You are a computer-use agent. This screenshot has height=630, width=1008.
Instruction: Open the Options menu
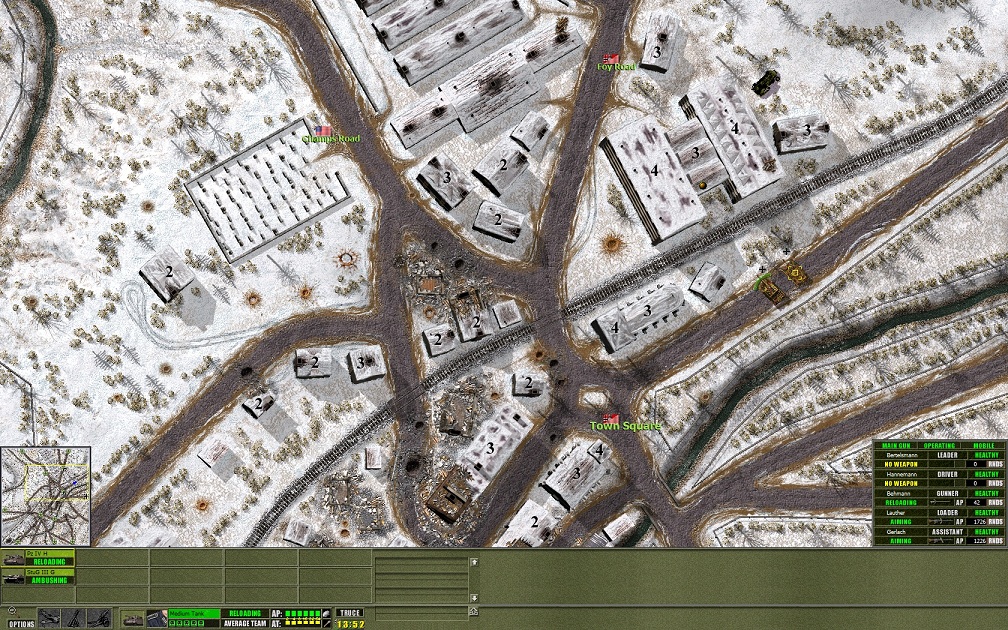click(x=21, y=624)
